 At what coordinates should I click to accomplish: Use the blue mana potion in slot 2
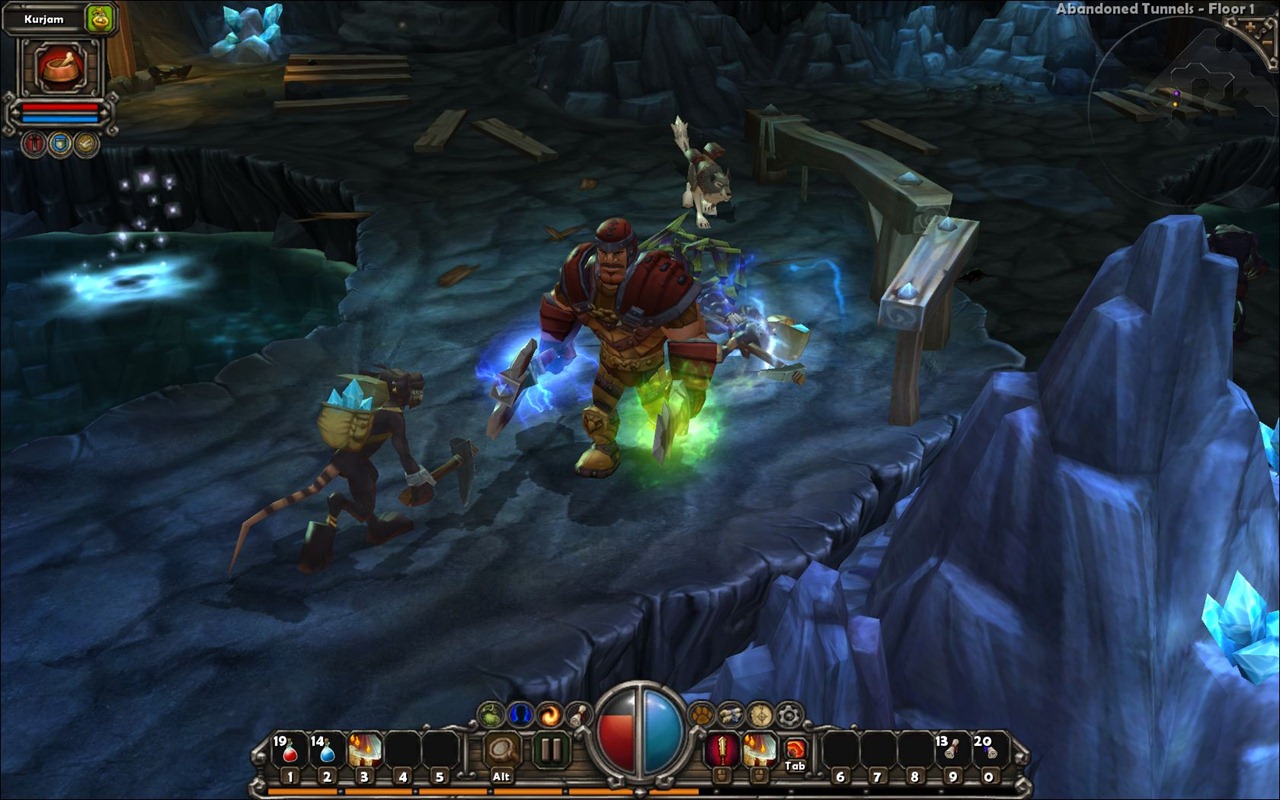click(x=327, y=750)
